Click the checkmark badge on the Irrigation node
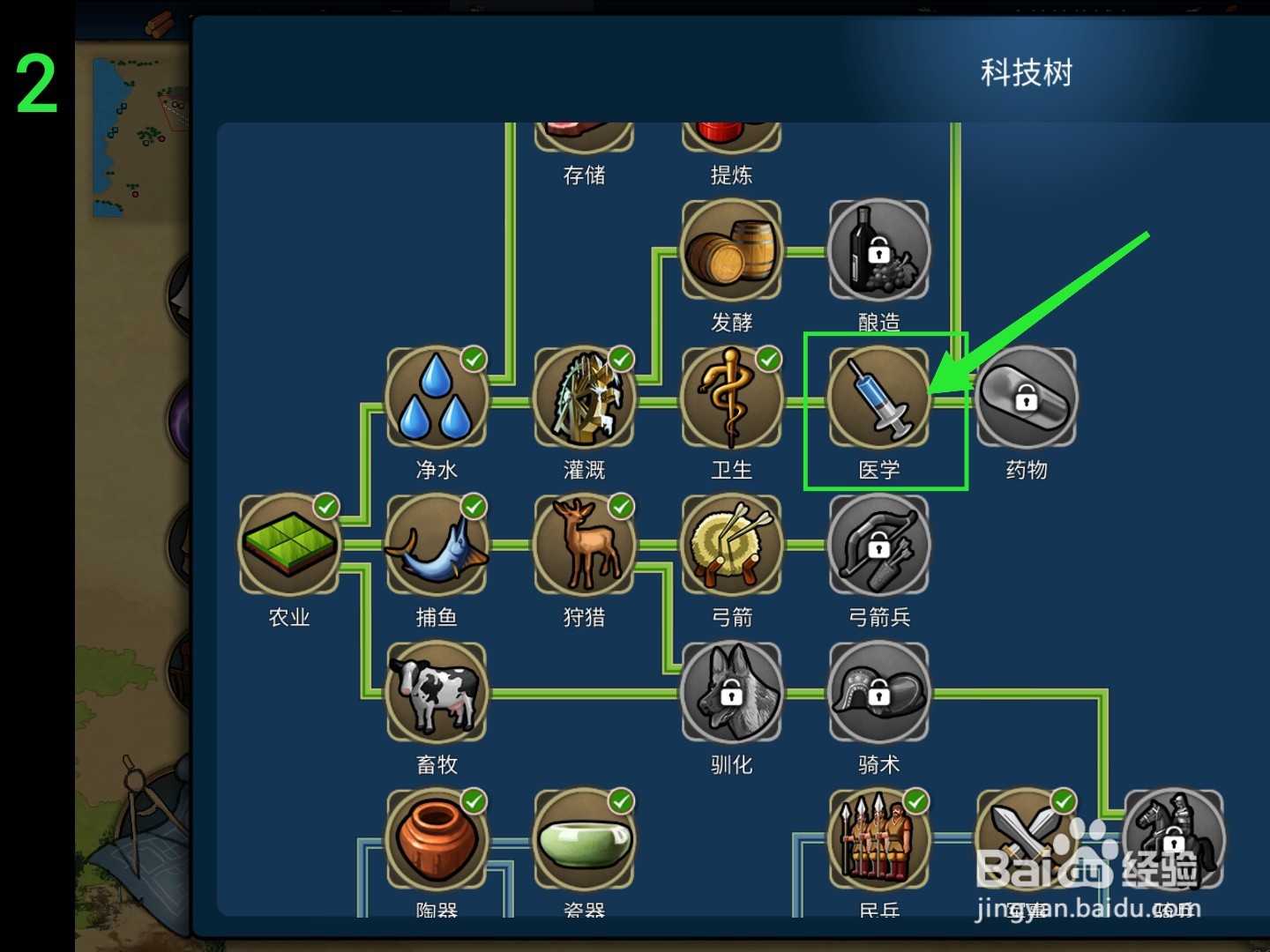This screenshot has width=1270, height=952. (x=622, y=358)
